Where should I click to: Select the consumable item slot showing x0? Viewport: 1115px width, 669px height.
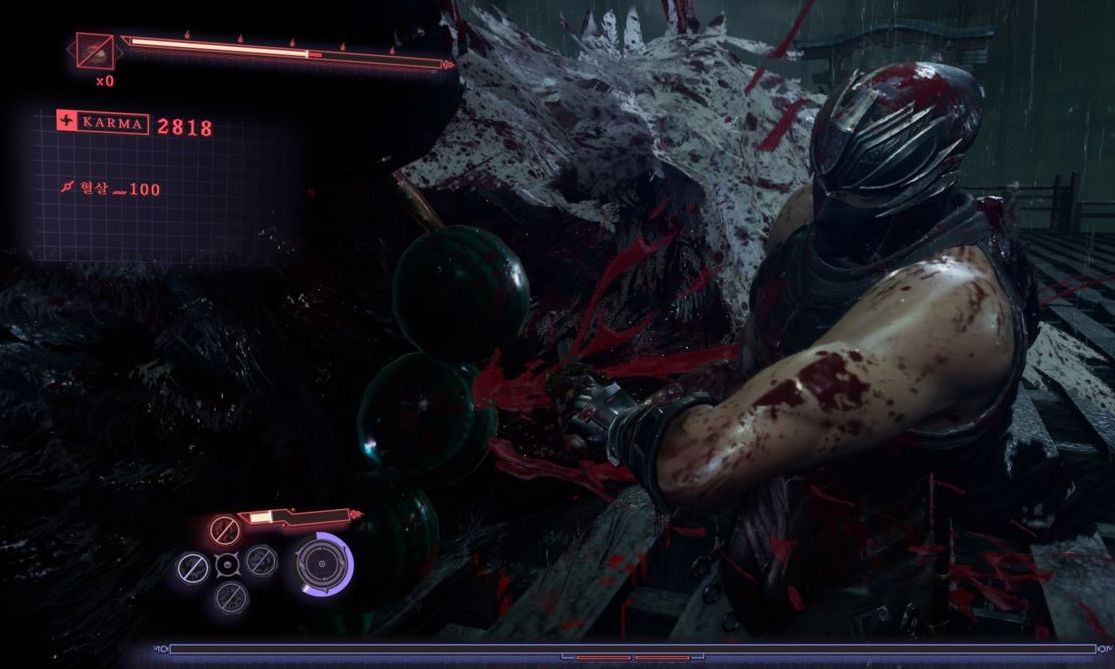(x=95, y=51)
